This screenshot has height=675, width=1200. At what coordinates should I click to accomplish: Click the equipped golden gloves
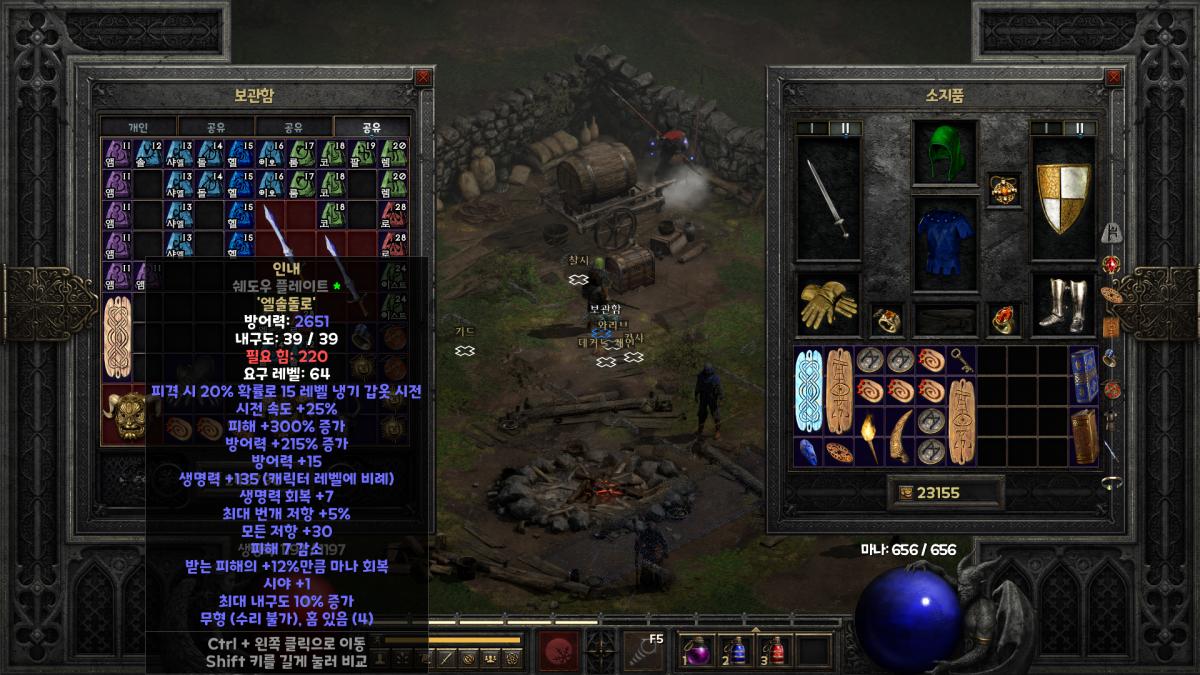click(829, 305)
